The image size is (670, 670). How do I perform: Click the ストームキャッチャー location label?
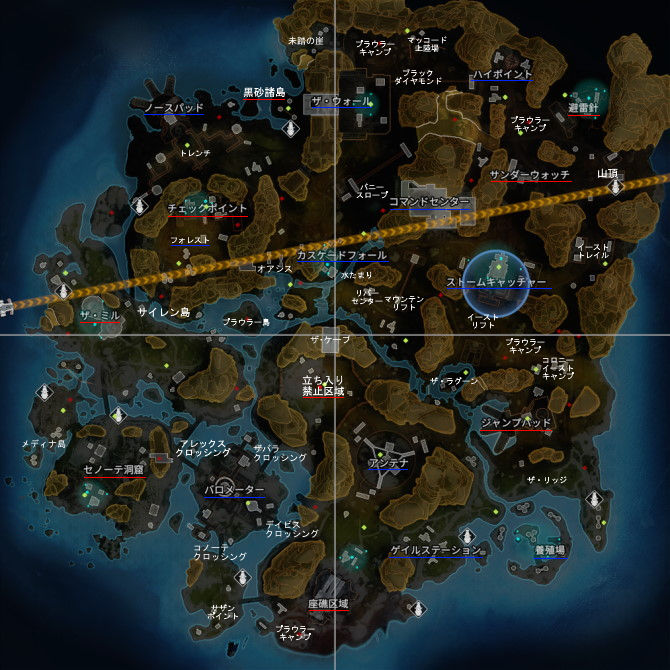[497, 282]
